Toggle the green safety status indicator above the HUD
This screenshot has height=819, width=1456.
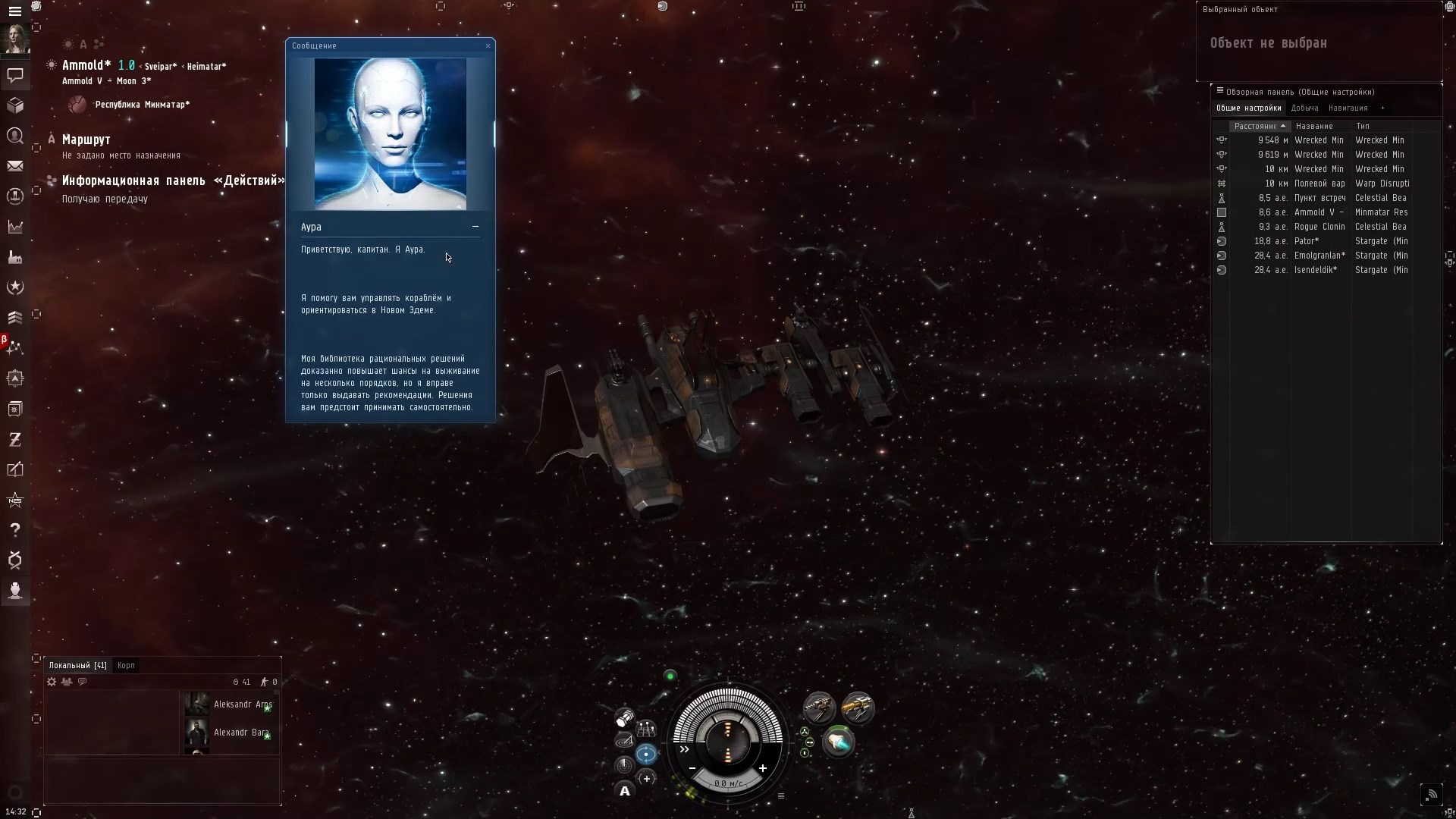(x=670, y=676)
